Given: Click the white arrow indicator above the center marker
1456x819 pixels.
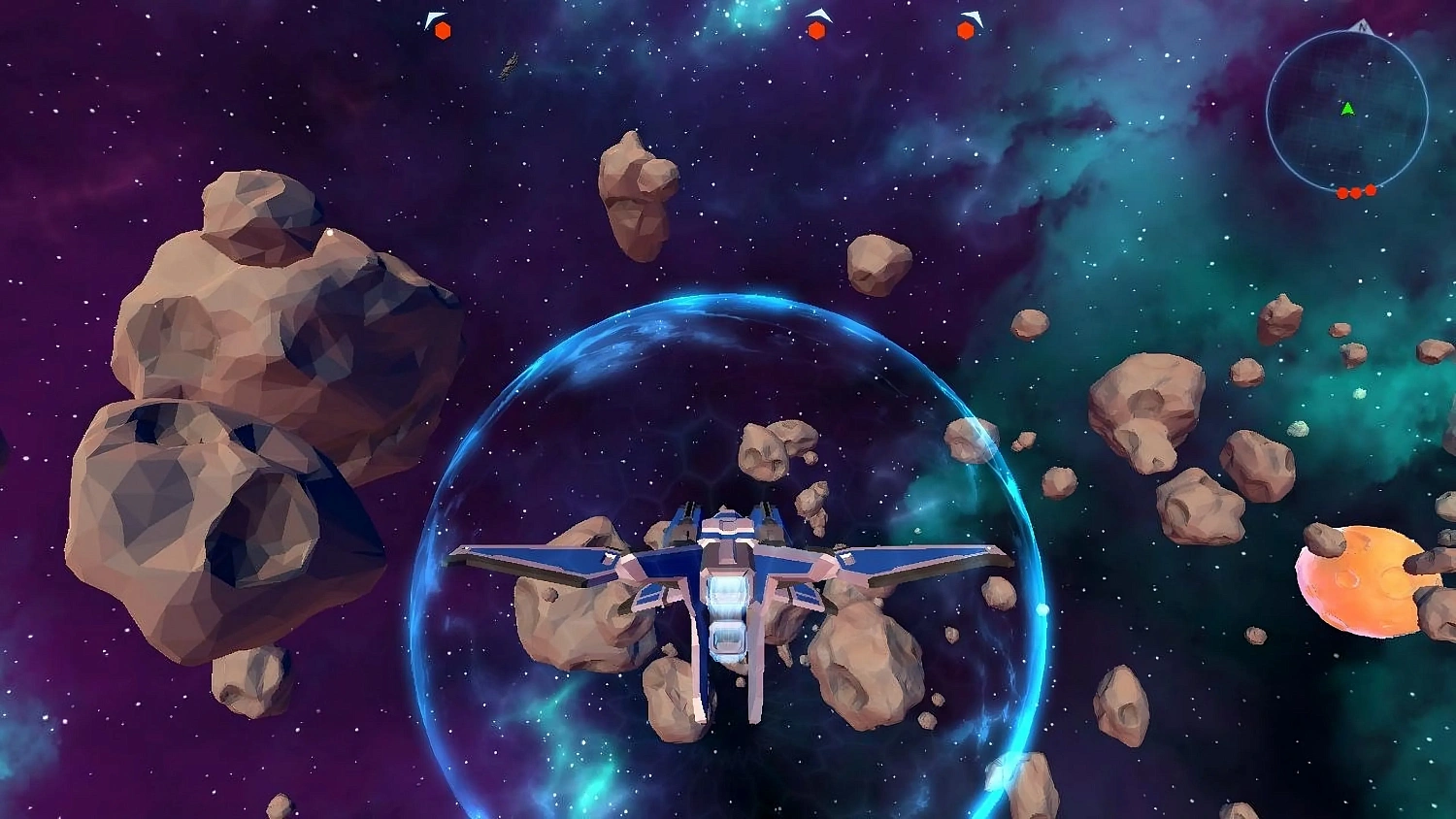Looking at the screenshot, I should click(820, 14).
